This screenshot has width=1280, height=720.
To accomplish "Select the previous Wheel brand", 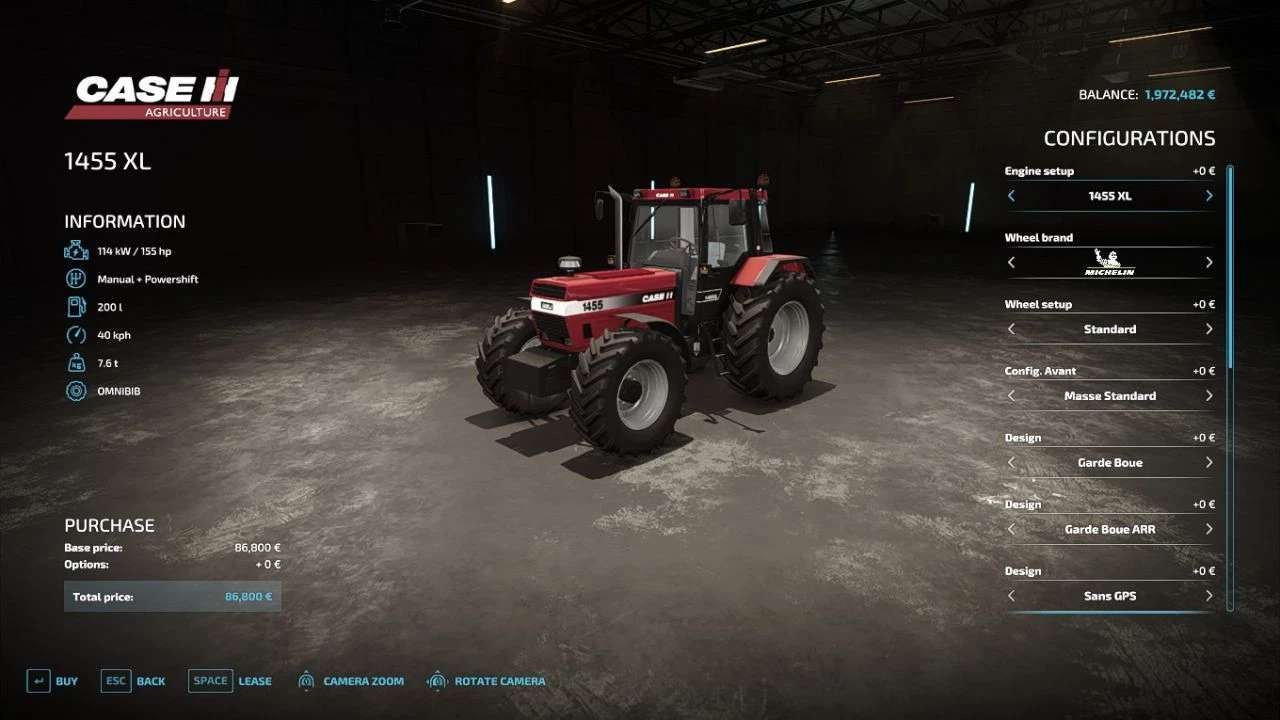I will click(x=1010, y=262).
